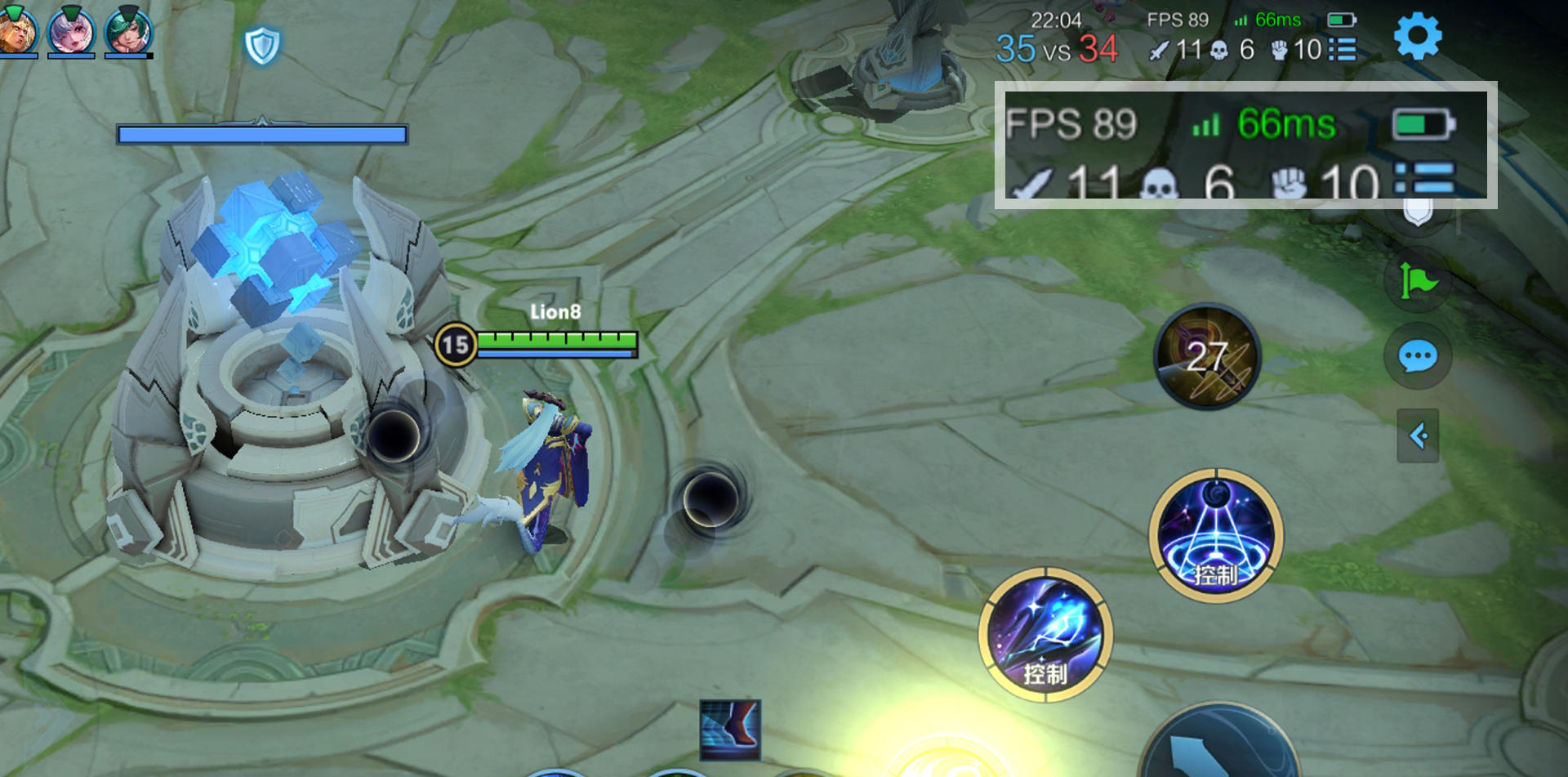Click the blue shield icon
Image resolution: width=1568 pixels, height=777 pixels.
click(x=262, y=46)
